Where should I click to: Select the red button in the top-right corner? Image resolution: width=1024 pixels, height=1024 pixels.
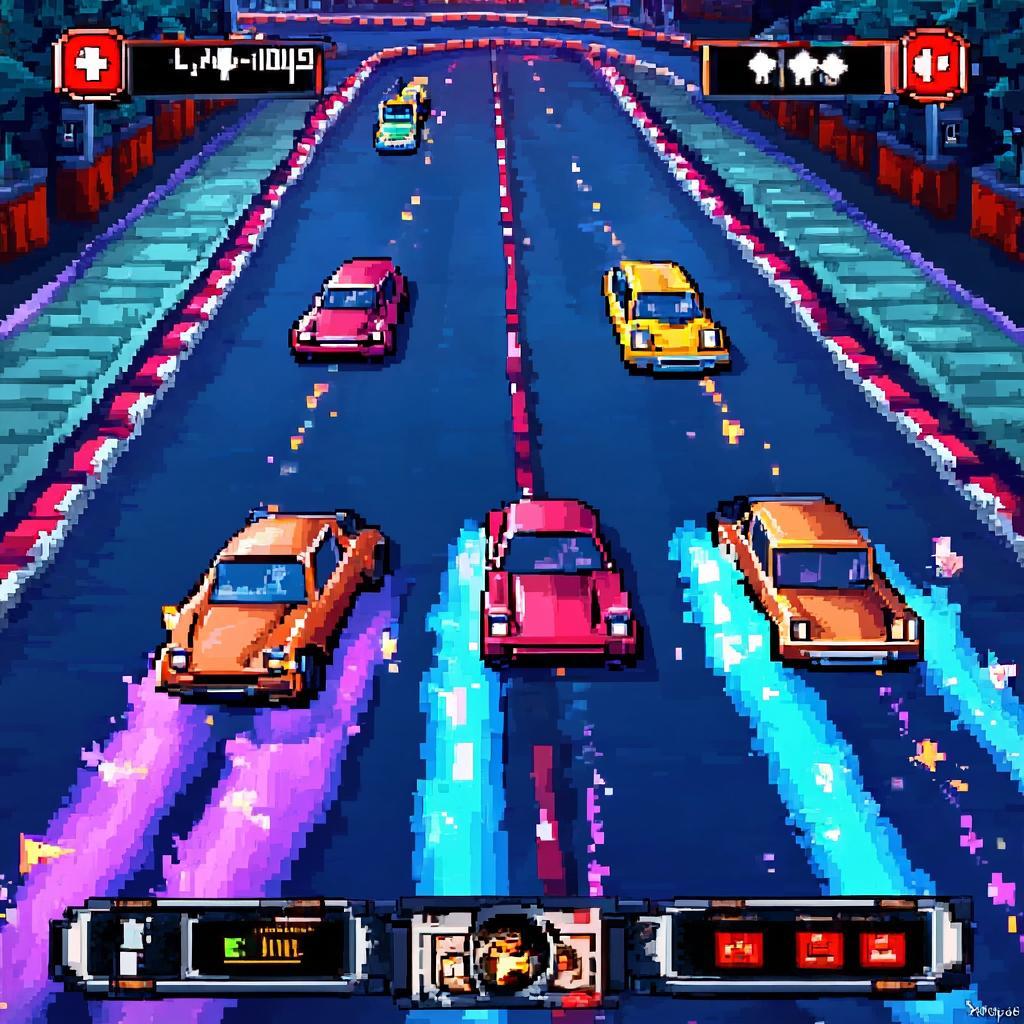pos(934,65)
